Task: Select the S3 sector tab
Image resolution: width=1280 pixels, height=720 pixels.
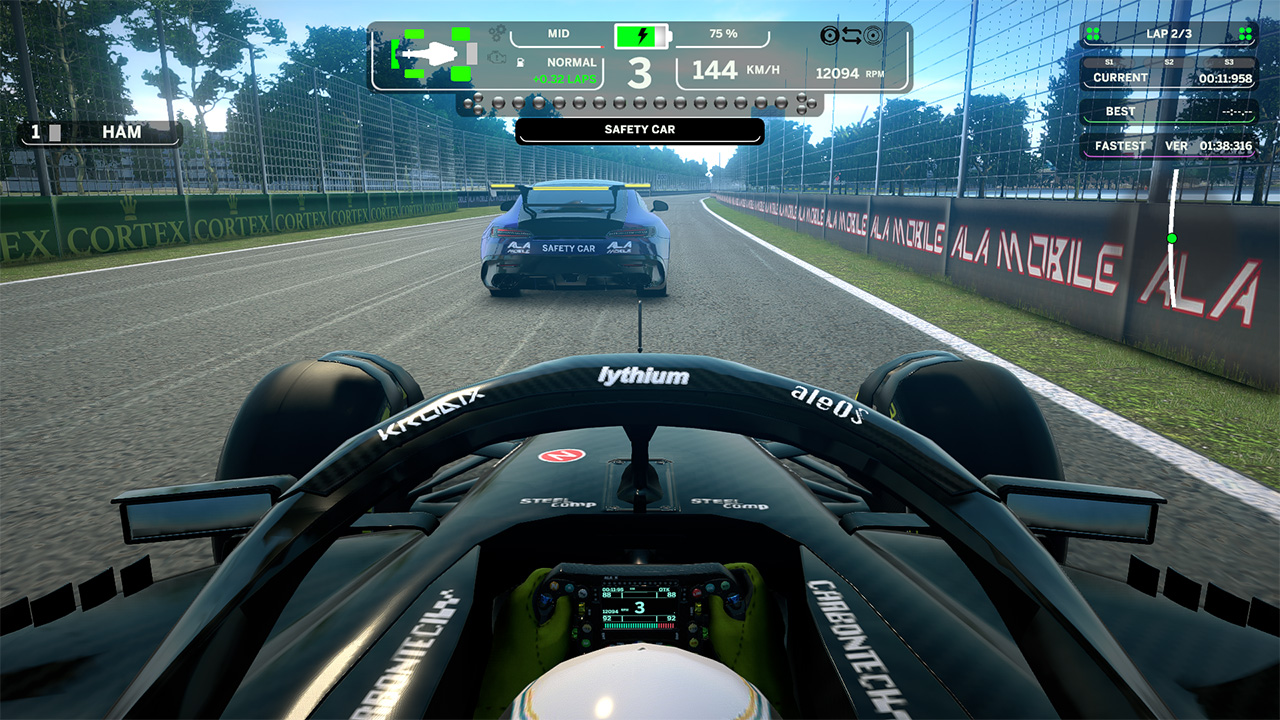Action: click(x=1229, y=61)
